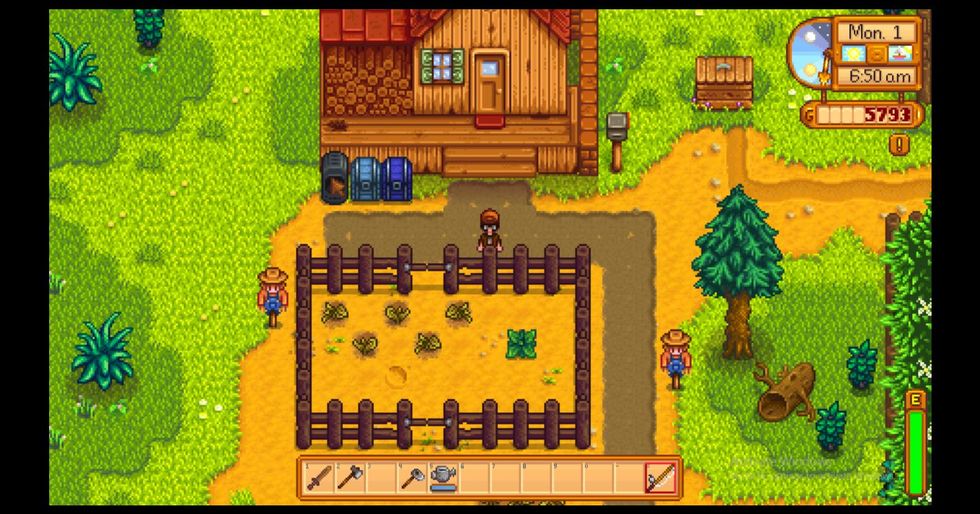The image size is (980, 514).
Task: Select the watering can slot
Action: [441, 478]
